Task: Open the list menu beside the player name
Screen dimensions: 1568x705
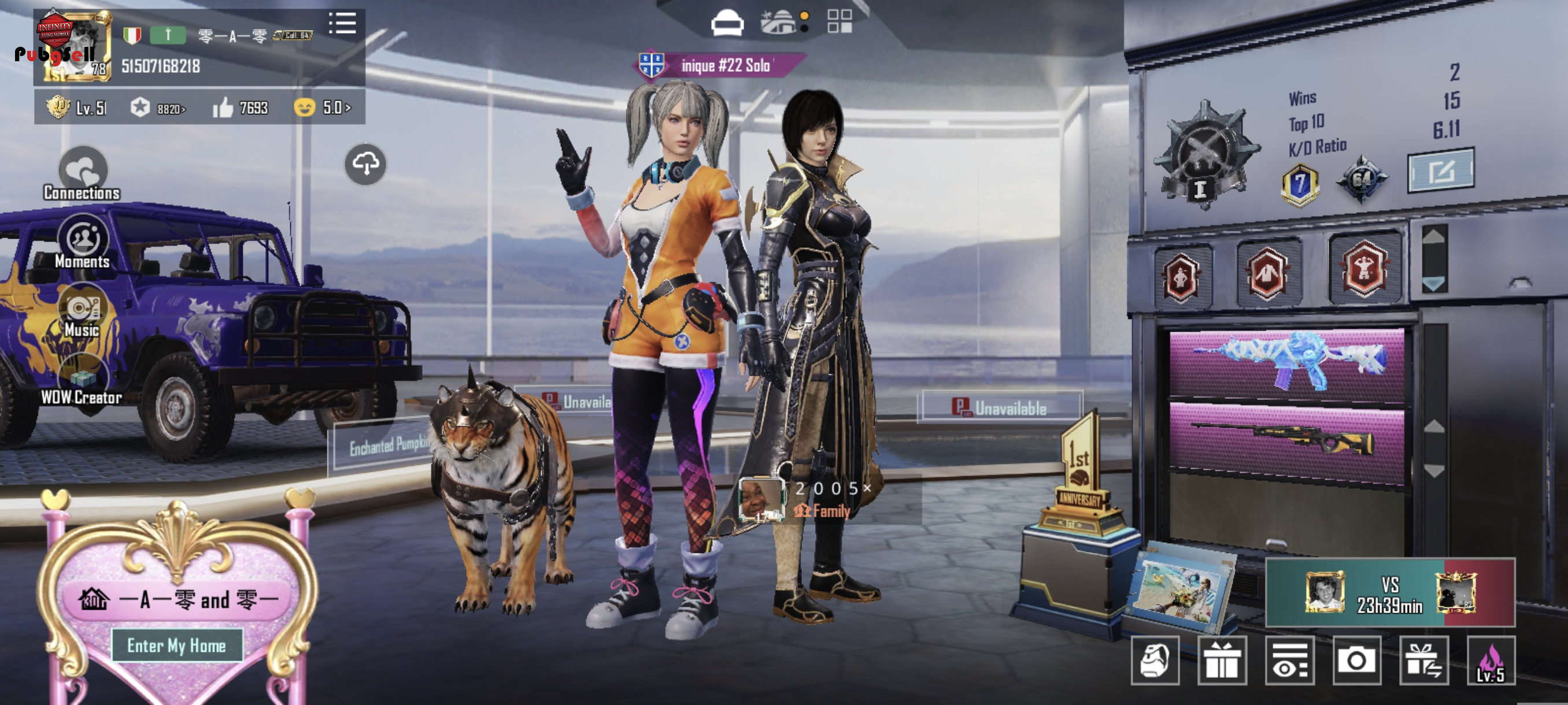Action: (x=342, y=24)
